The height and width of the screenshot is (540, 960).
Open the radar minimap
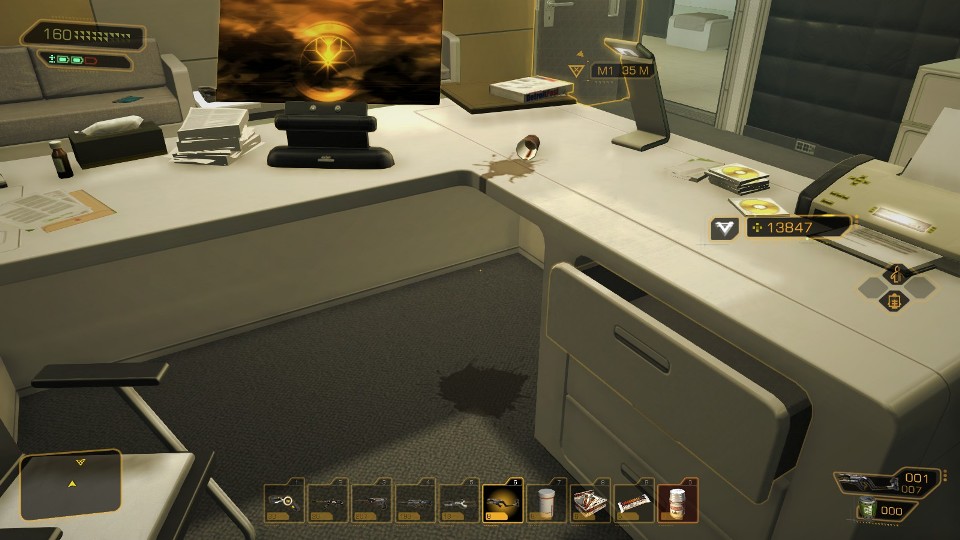pos(72,485)
